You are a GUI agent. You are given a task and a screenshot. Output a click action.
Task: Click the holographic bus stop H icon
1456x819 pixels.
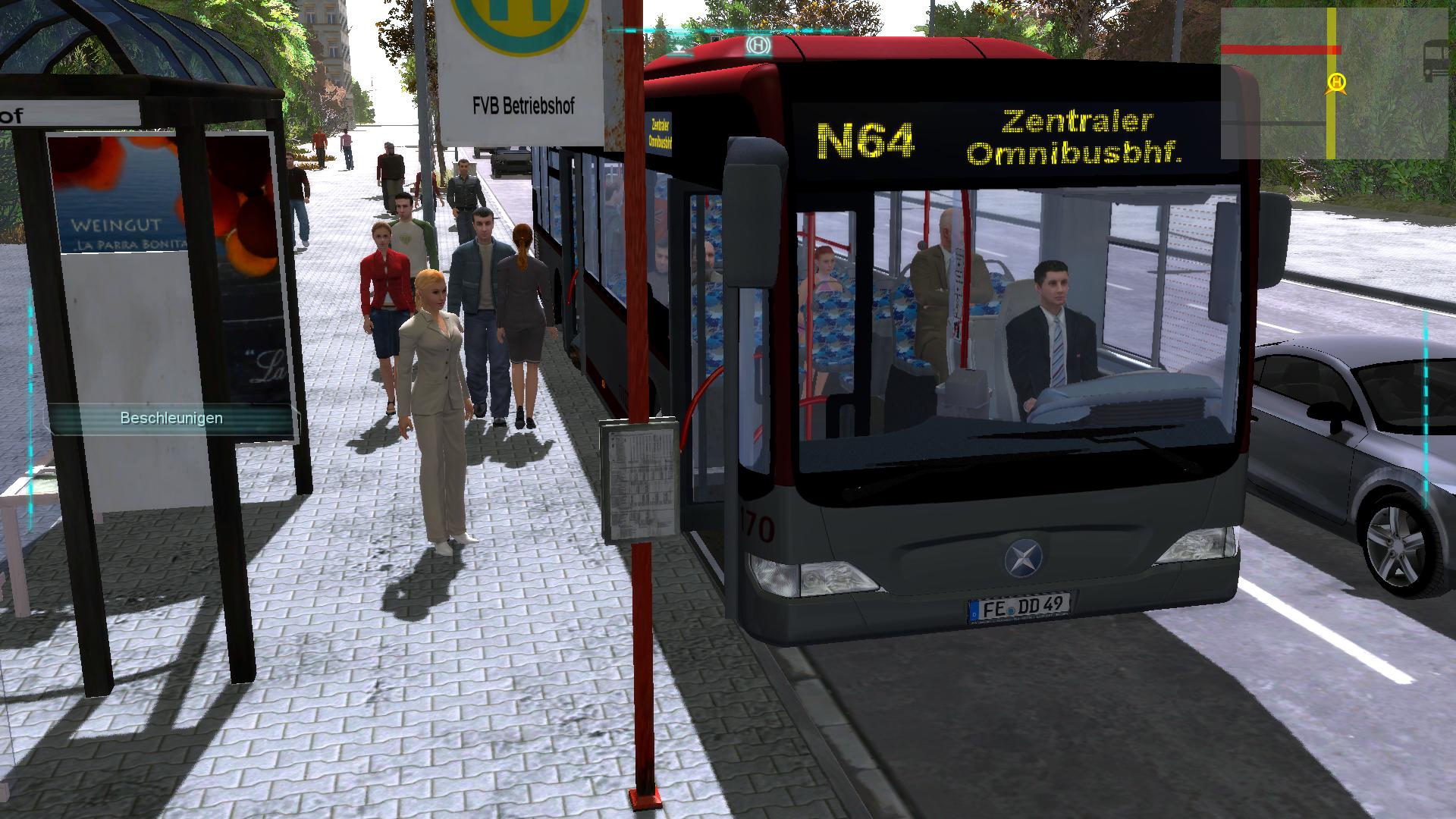758,45
